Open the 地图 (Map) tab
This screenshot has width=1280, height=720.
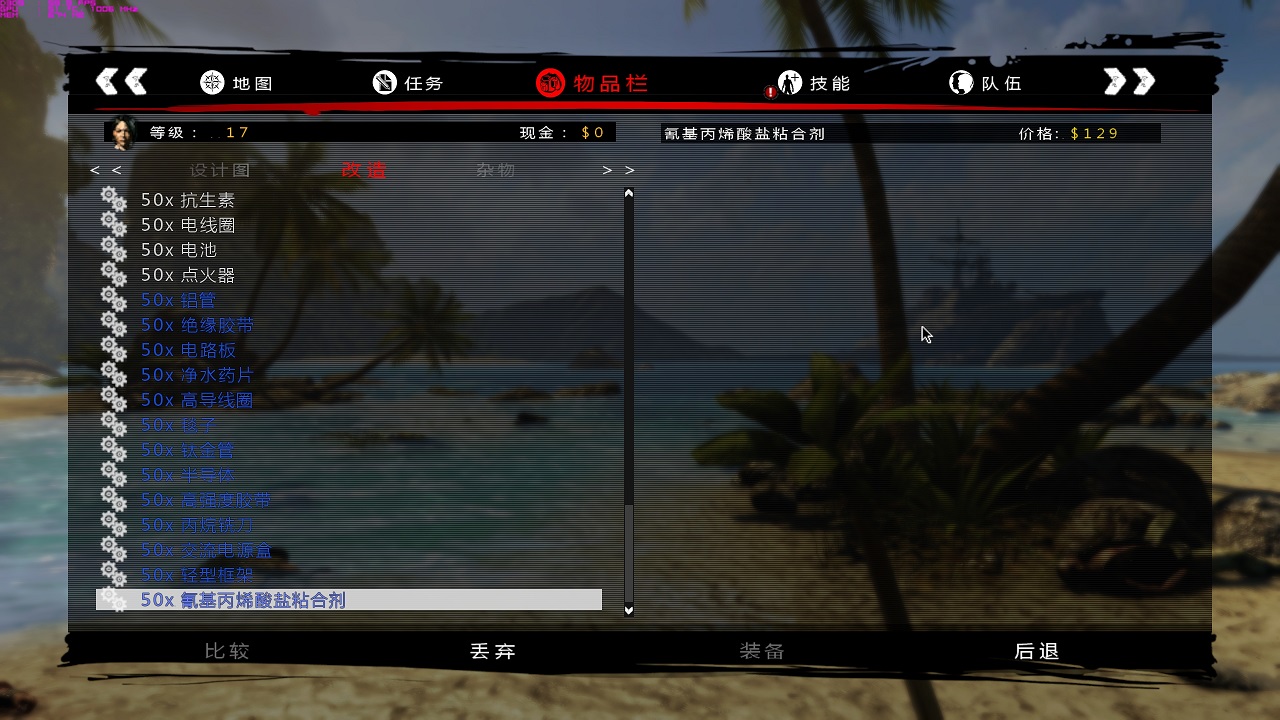(x=236, y=83)
